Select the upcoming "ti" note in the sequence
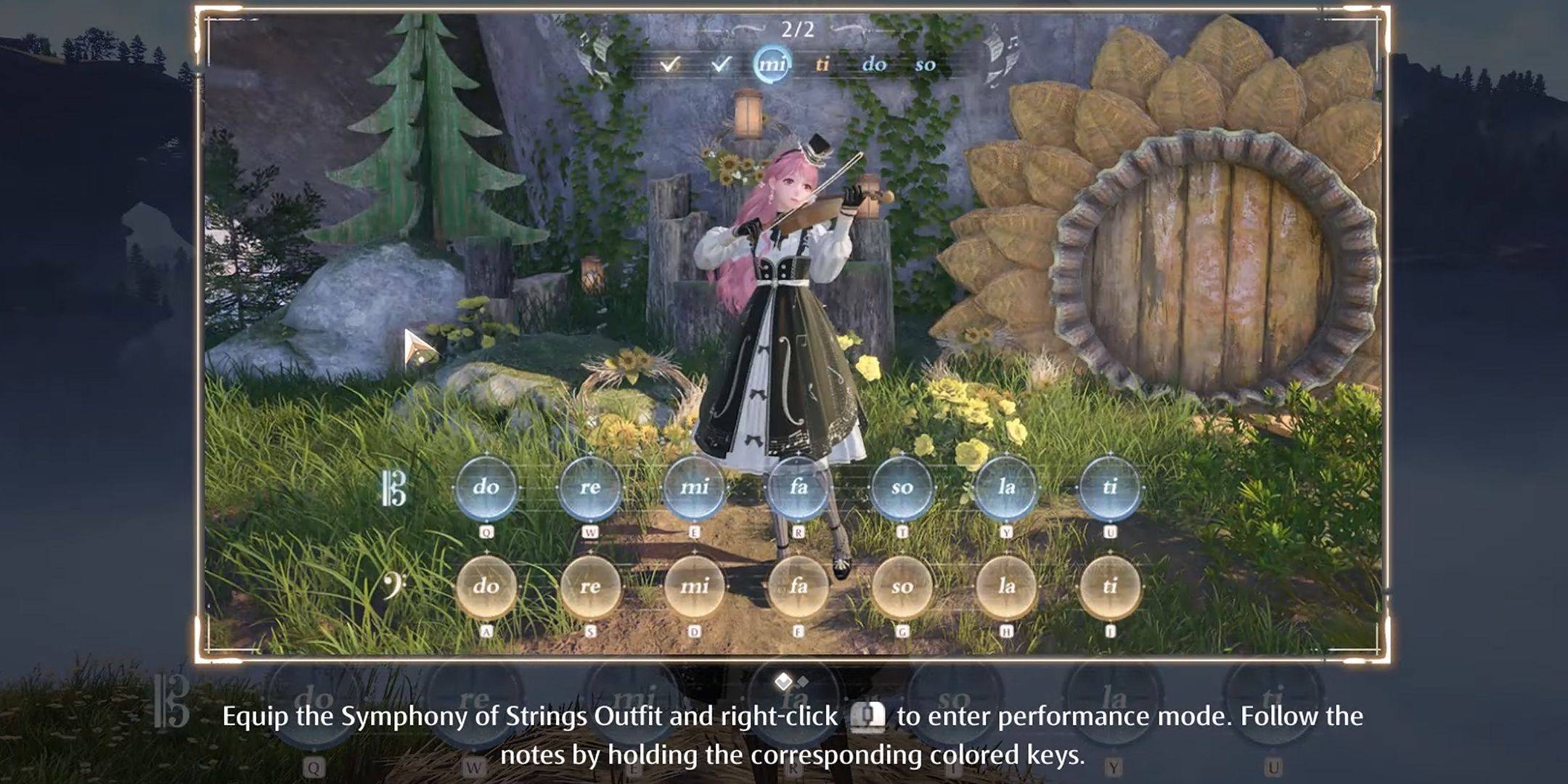 click(824, 65)
